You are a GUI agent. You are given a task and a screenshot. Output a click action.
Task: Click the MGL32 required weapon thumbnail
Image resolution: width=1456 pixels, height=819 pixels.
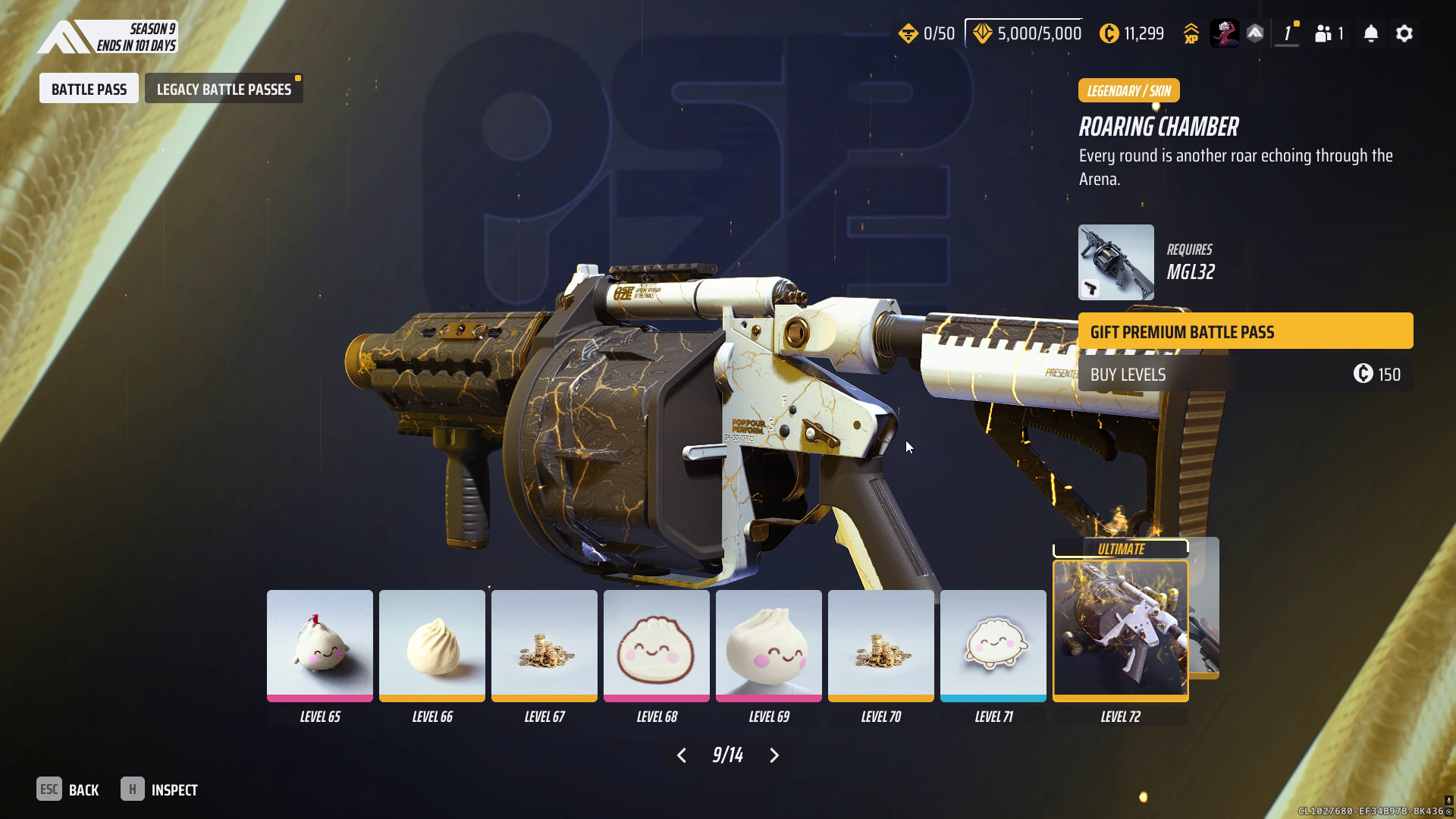pyautogui.click(x=1116, y=262)
